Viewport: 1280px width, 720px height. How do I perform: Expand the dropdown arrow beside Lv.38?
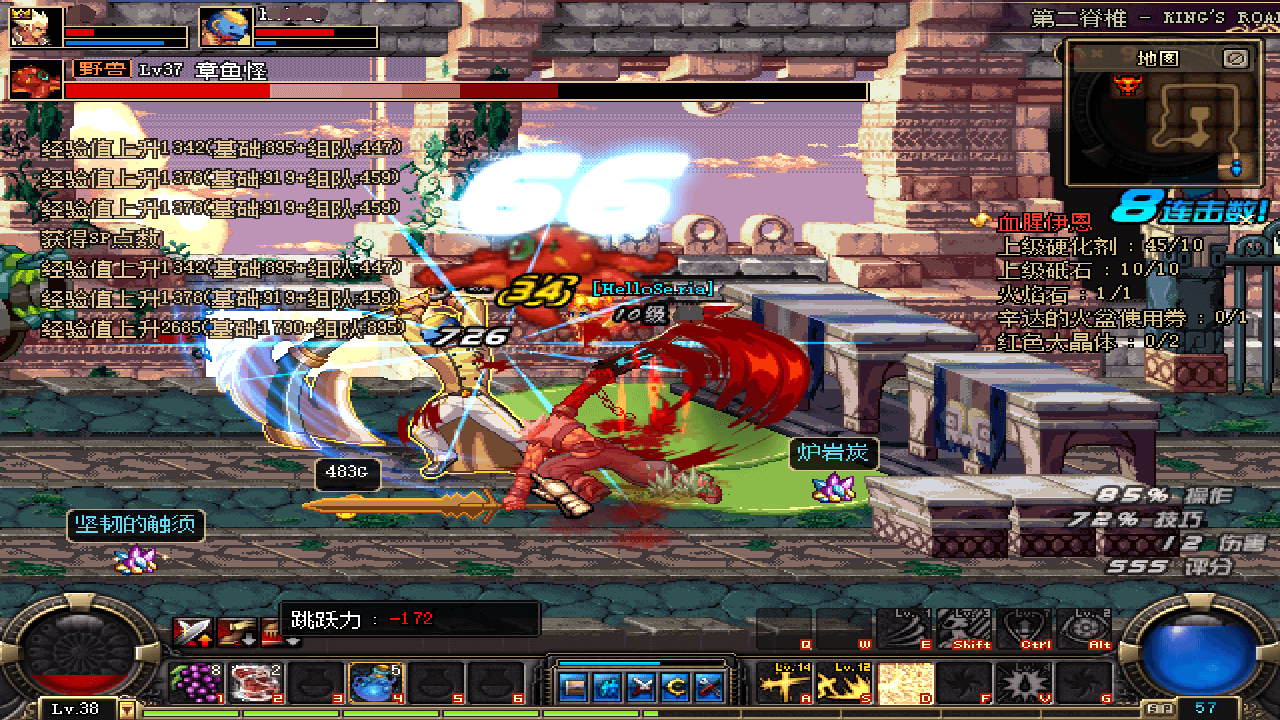click(127, 708)
